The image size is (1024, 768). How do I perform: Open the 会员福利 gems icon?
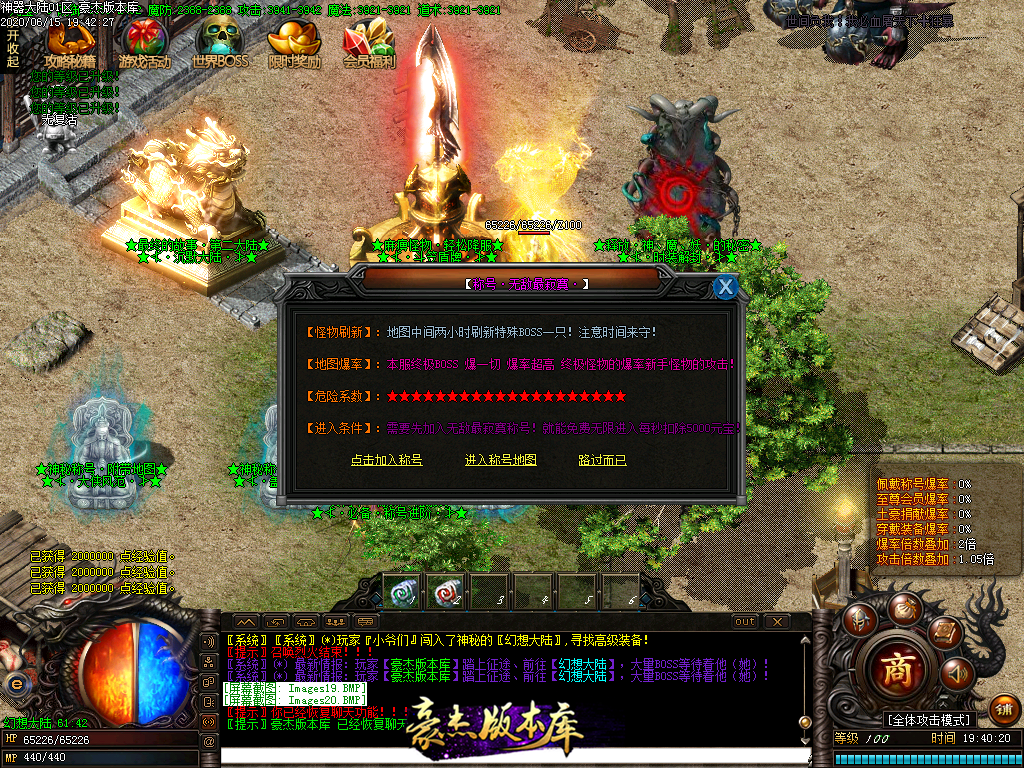pos(369,44)
